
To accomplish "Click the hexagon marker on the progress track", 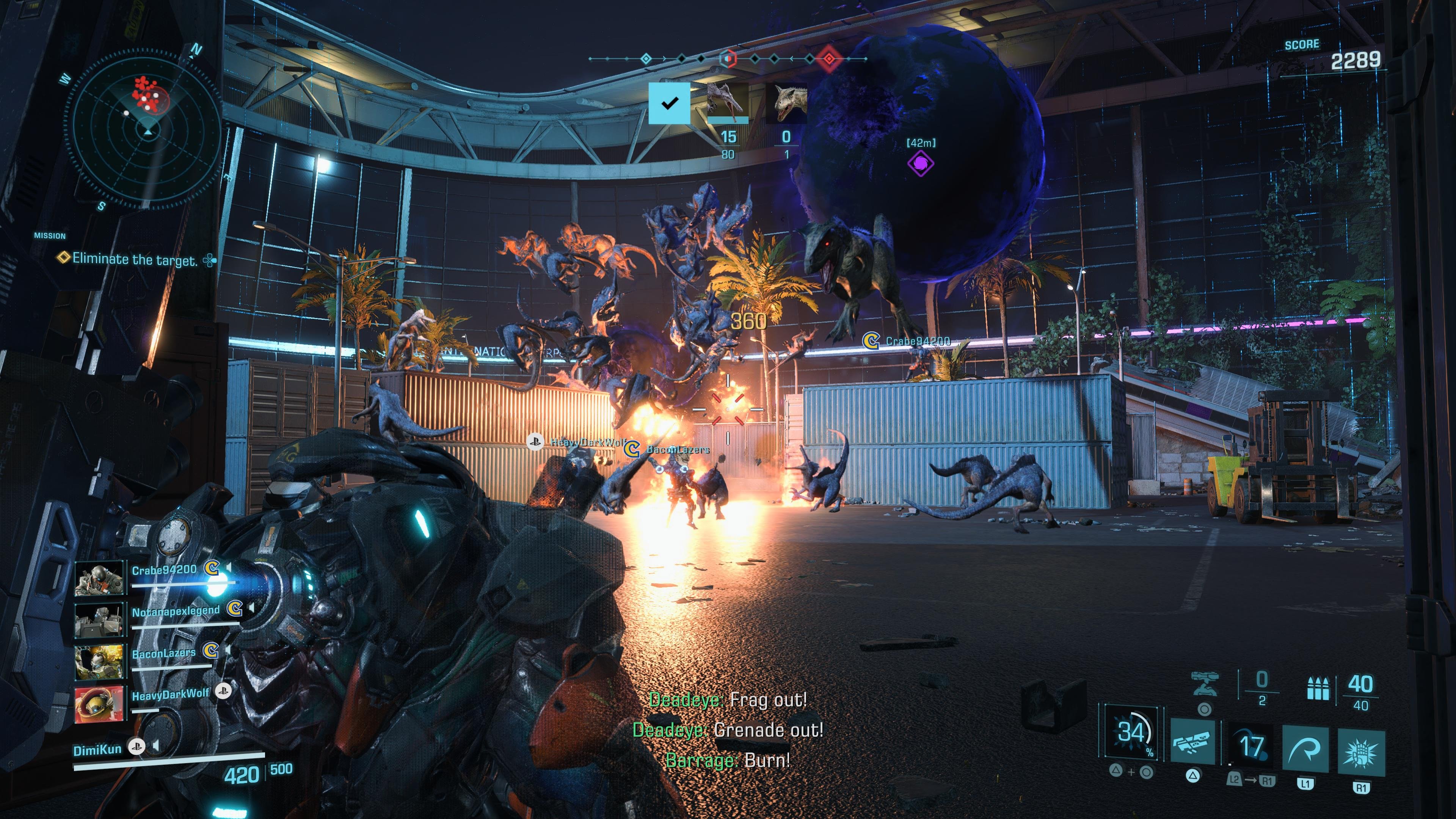I will pos(728,58).
